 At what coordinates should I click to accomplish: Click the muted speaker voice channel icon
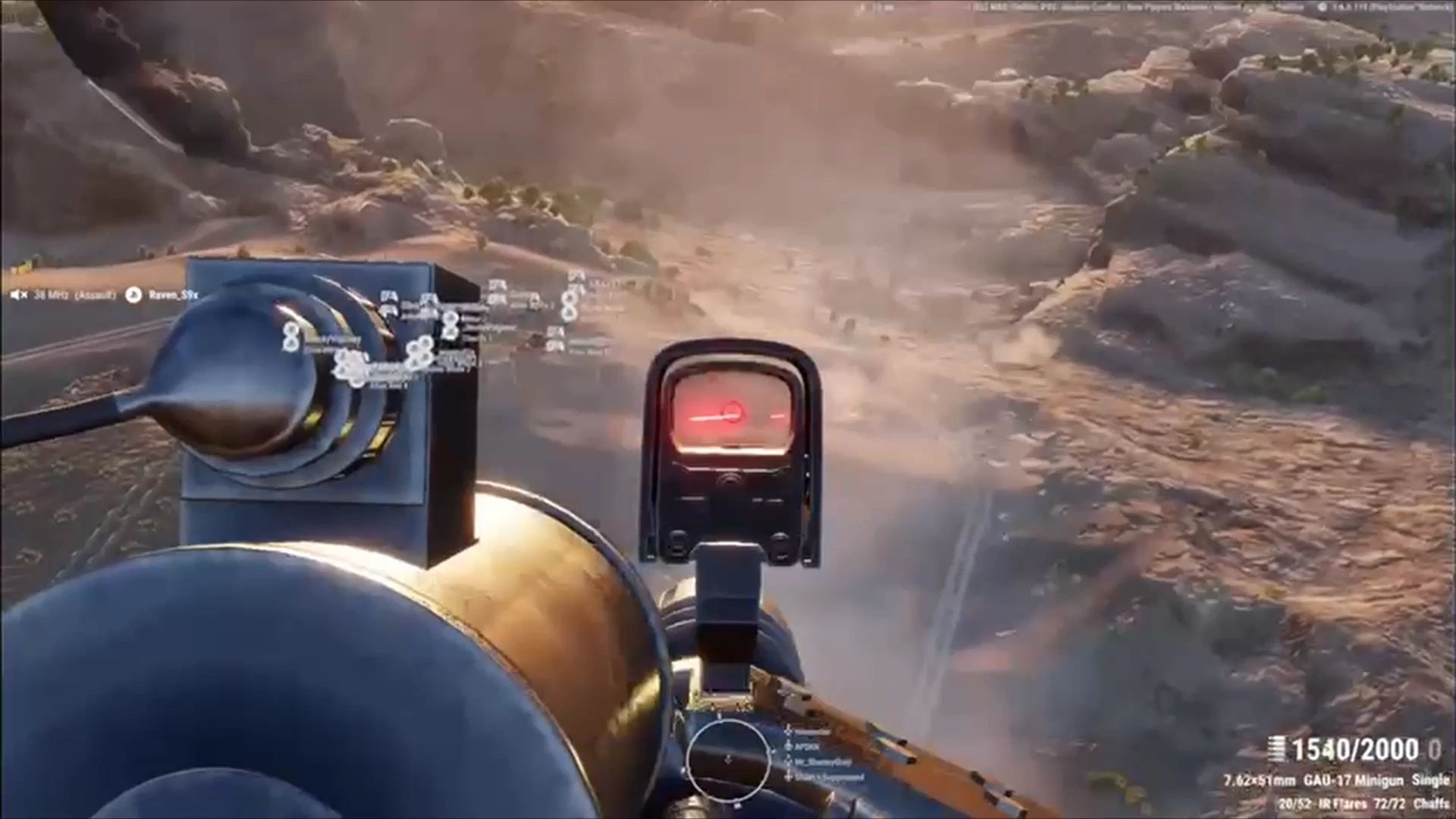[x=19, y=295]
